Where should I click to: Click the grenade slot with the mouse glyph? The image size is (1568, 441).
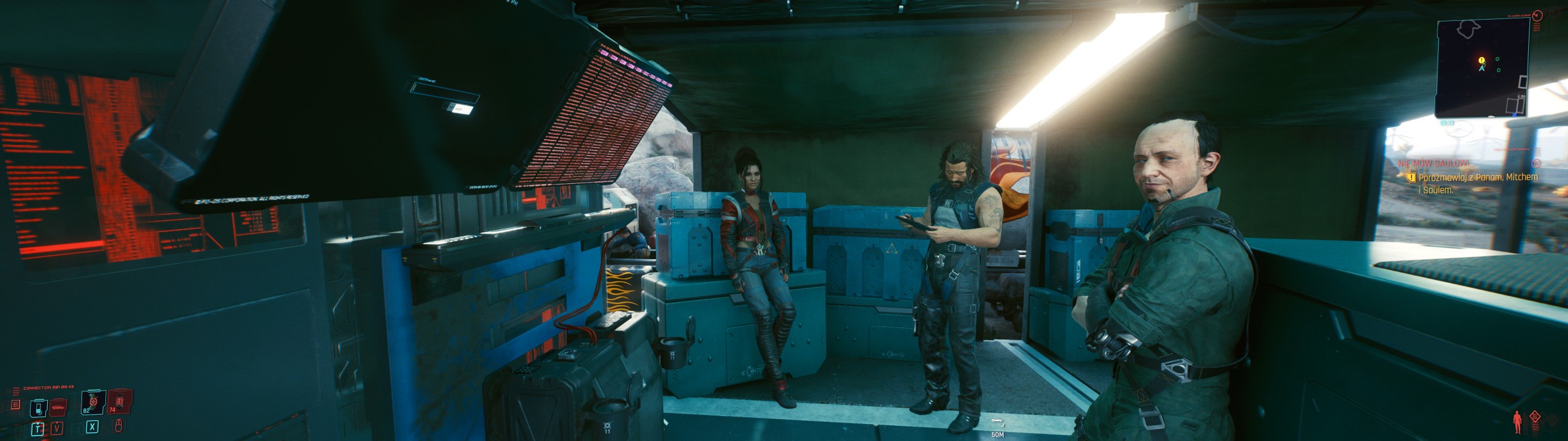pyautogui.click(x=119, y=426)
